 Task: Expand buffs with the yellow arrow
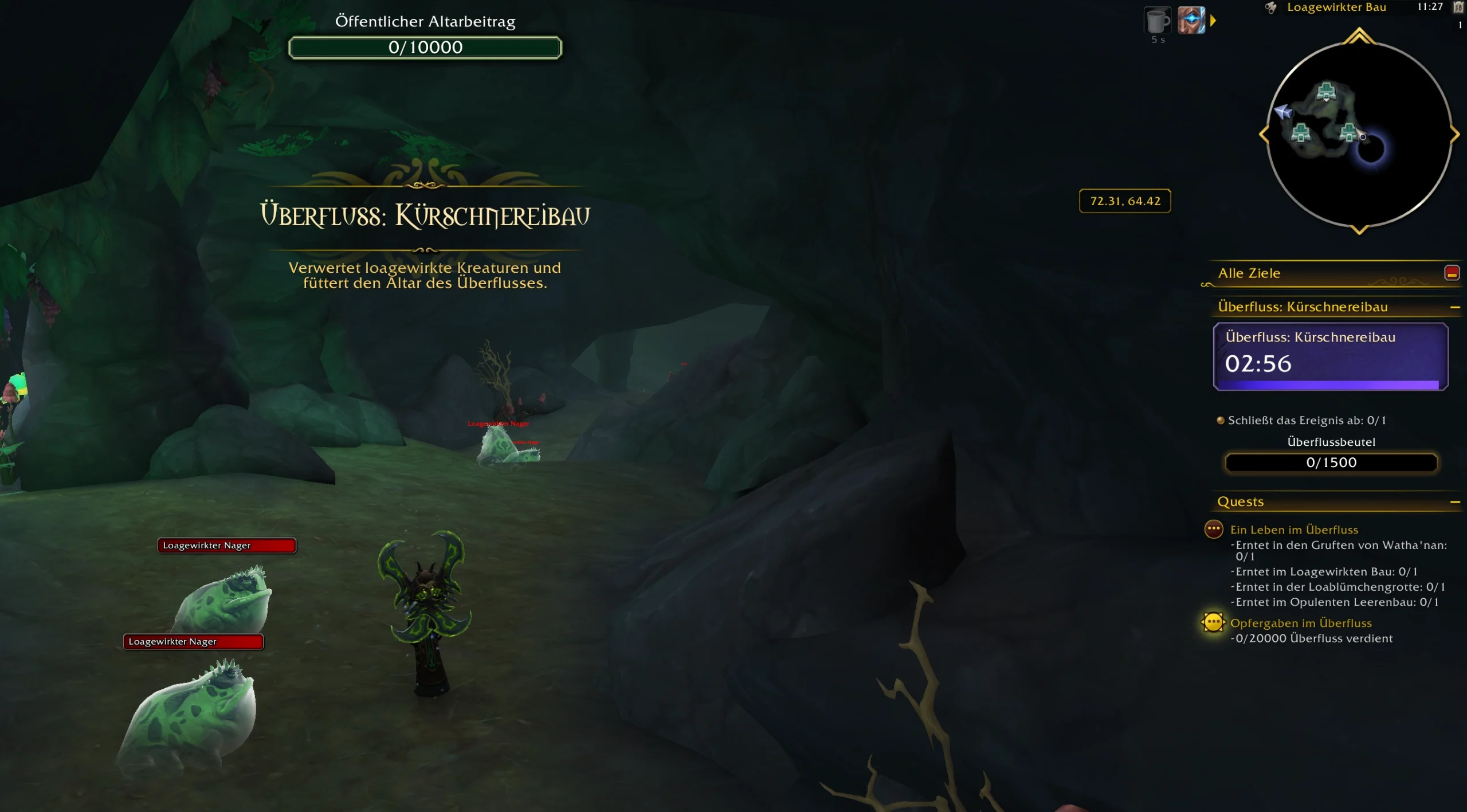coord(1213,21)
